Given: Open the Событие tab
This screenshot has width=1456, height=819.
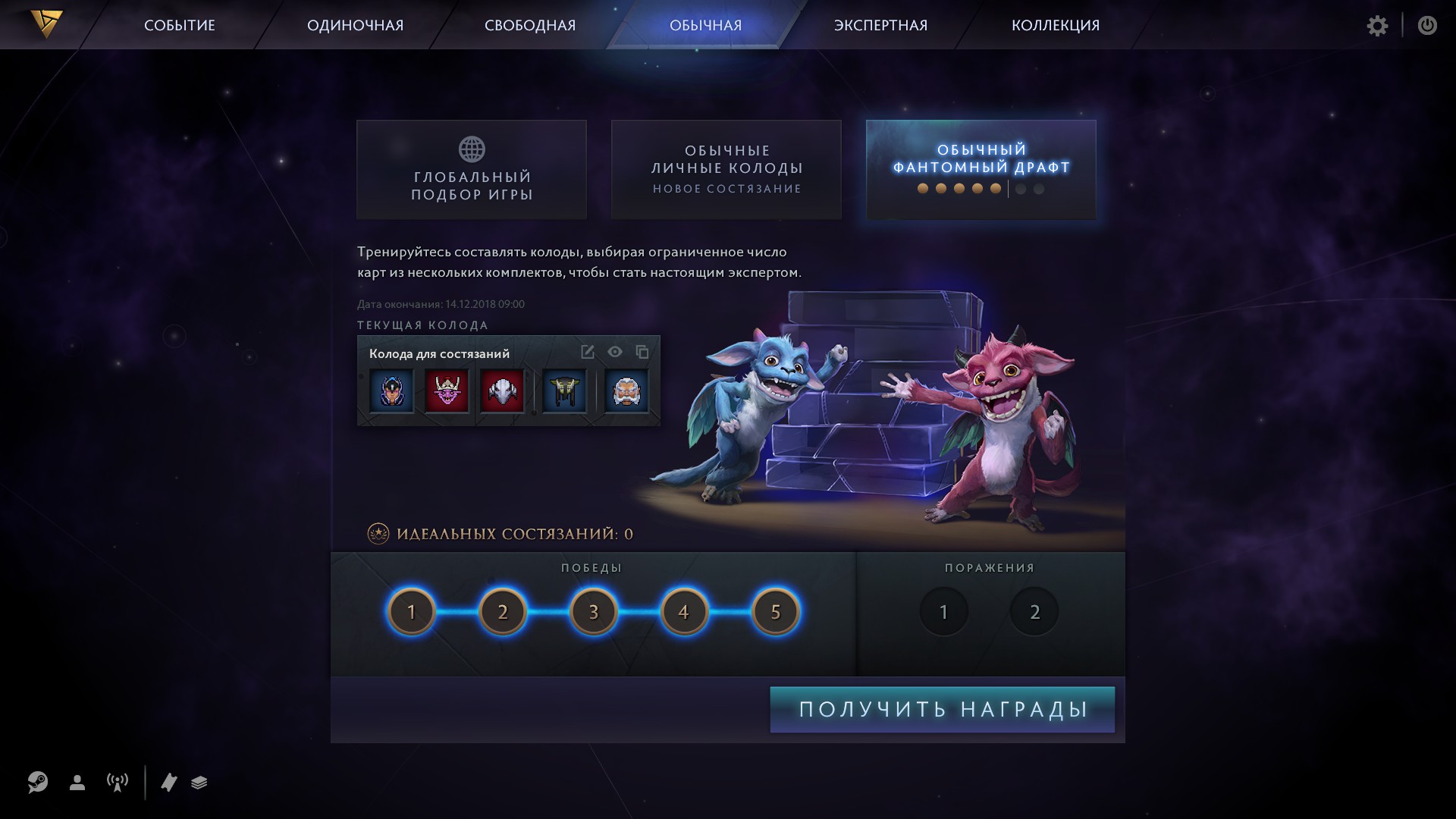Looking at the screenshot, I should [180, 25].
